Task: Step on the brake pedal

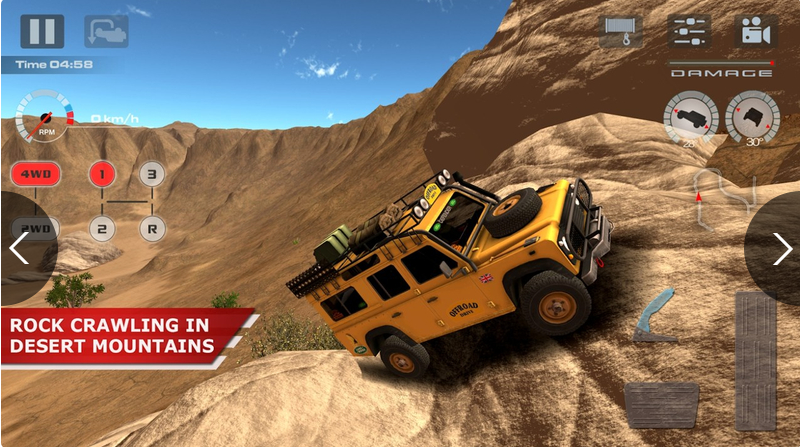Action: click(x=661, y=404)
